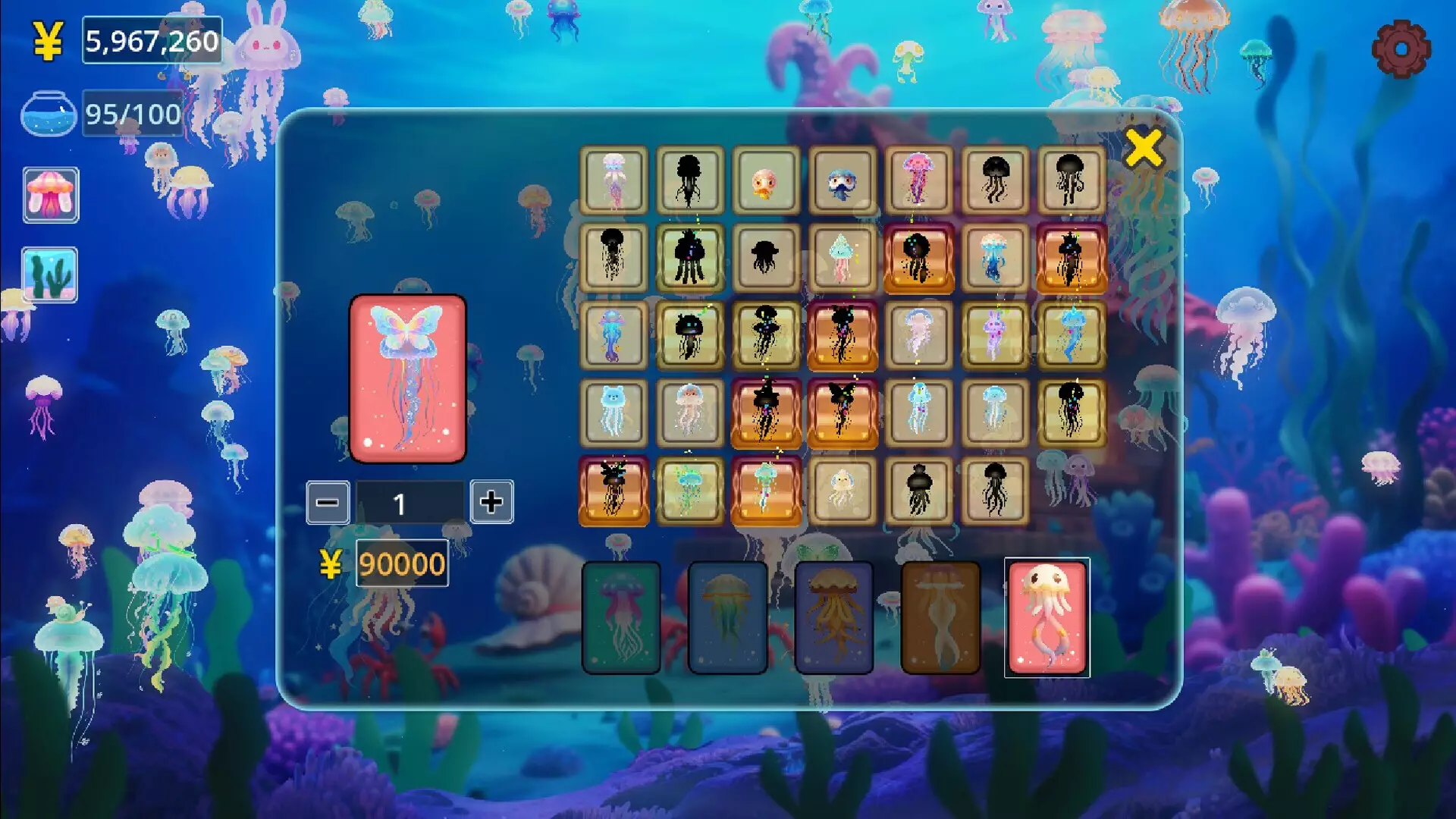
Task: View the enlarged butterfly jellyfish preview card
Action: pos(407,378)
